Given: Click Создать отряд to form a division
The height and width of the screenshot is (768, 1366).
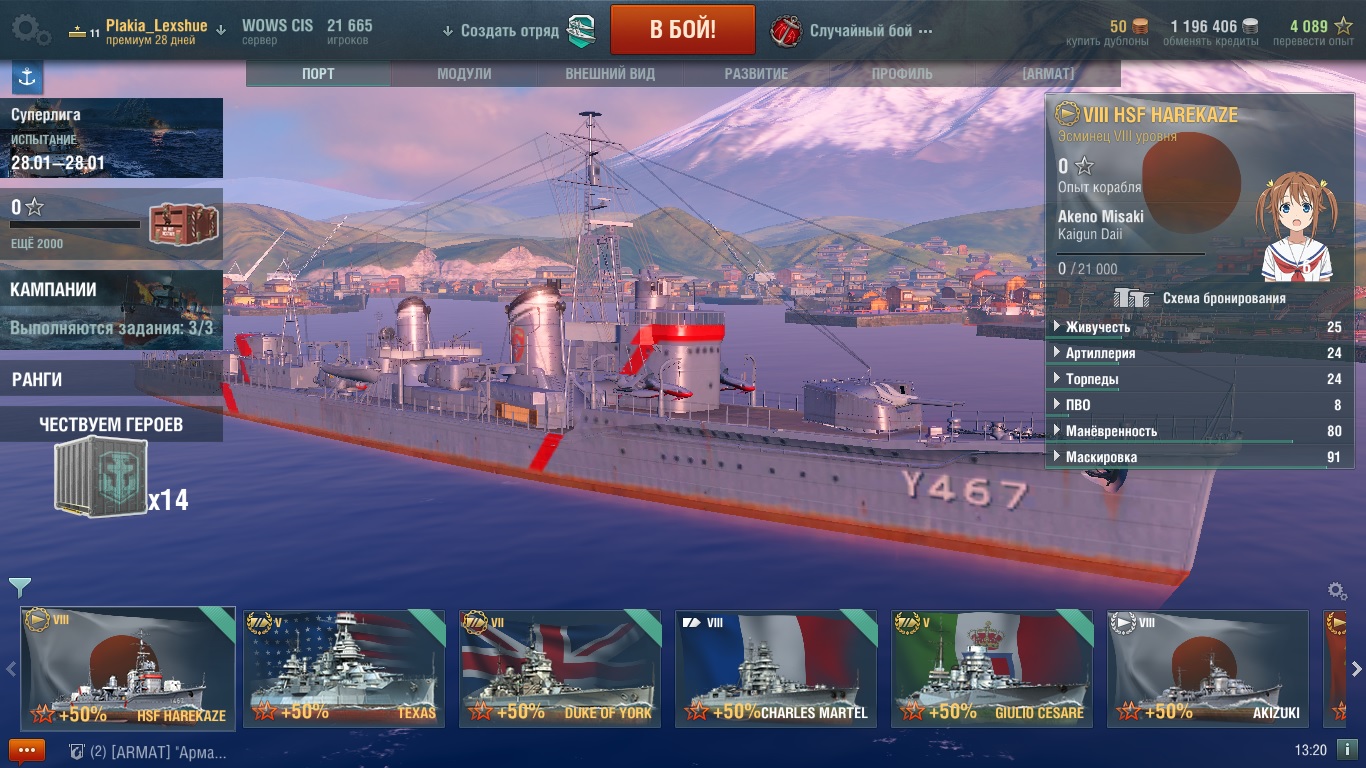Looking at the screenshot, I should click(x=509, y=31).
